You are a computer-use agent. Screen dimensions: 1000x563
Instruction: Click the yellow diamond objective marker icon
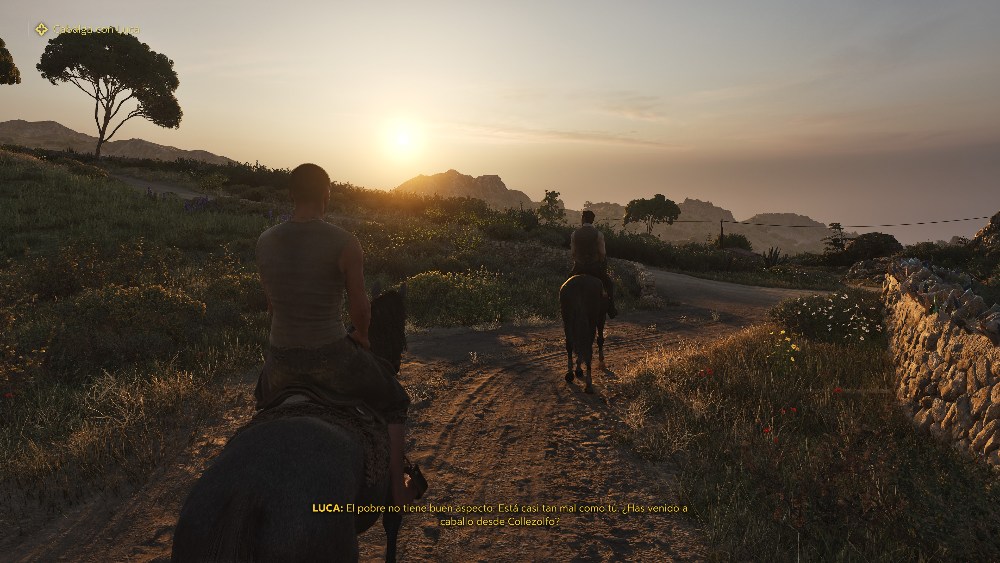point(41,29)
